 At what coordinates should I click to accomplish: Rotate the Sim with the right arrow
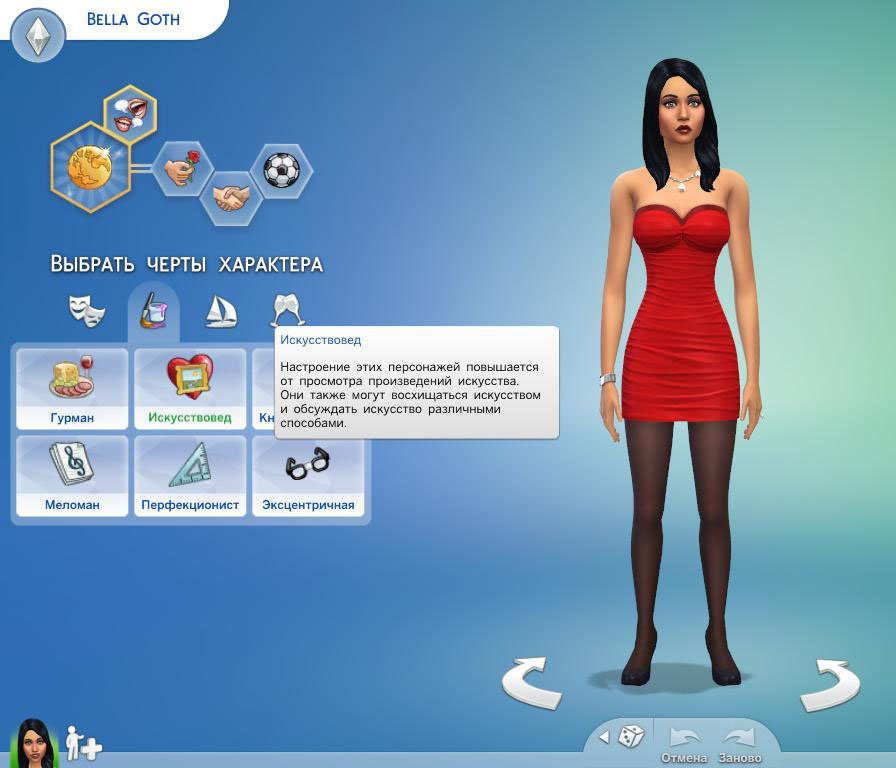point(829,684)
